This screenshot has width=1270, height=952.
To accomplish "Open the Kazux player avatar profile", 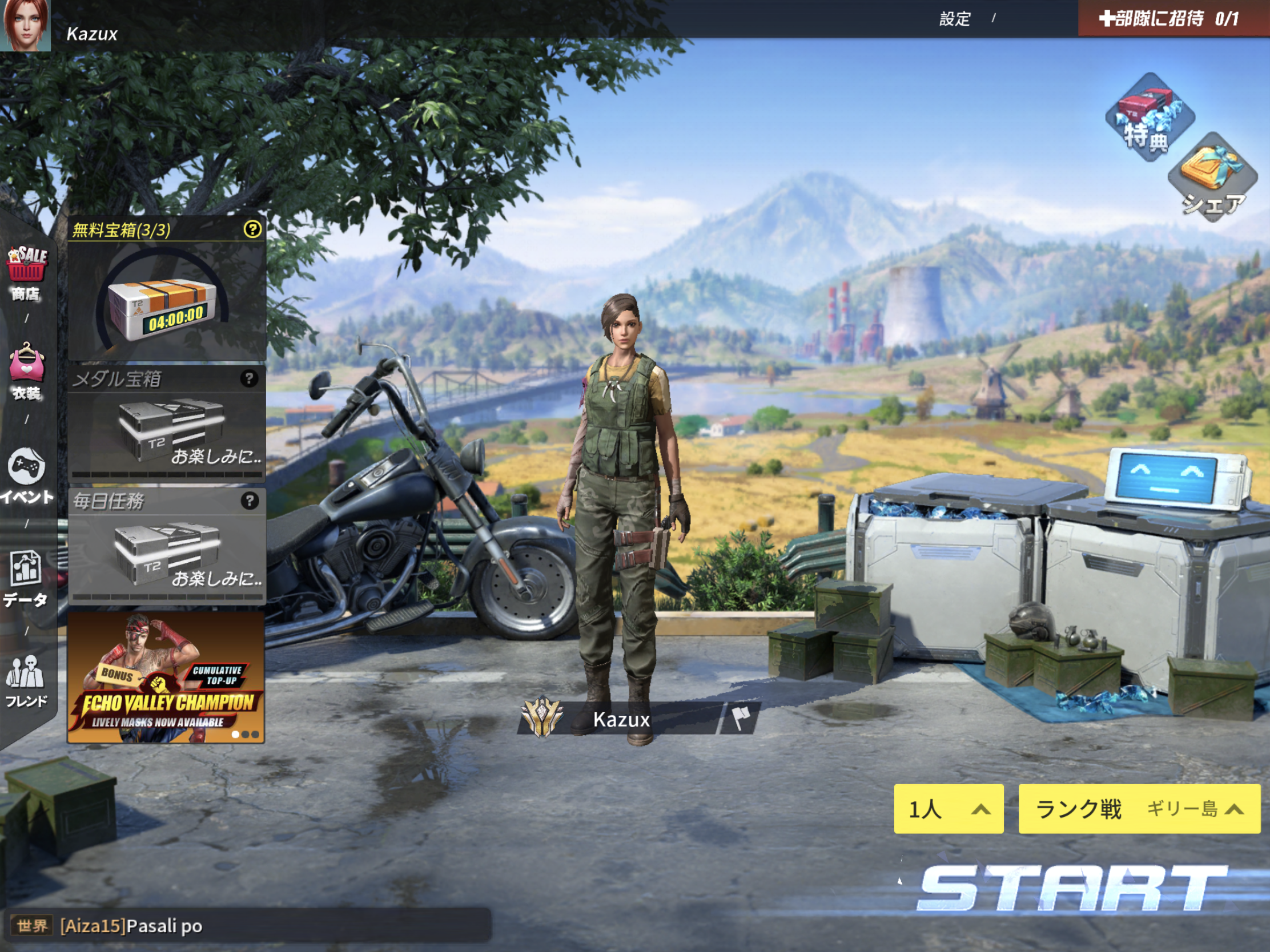I will coord(25,25).
